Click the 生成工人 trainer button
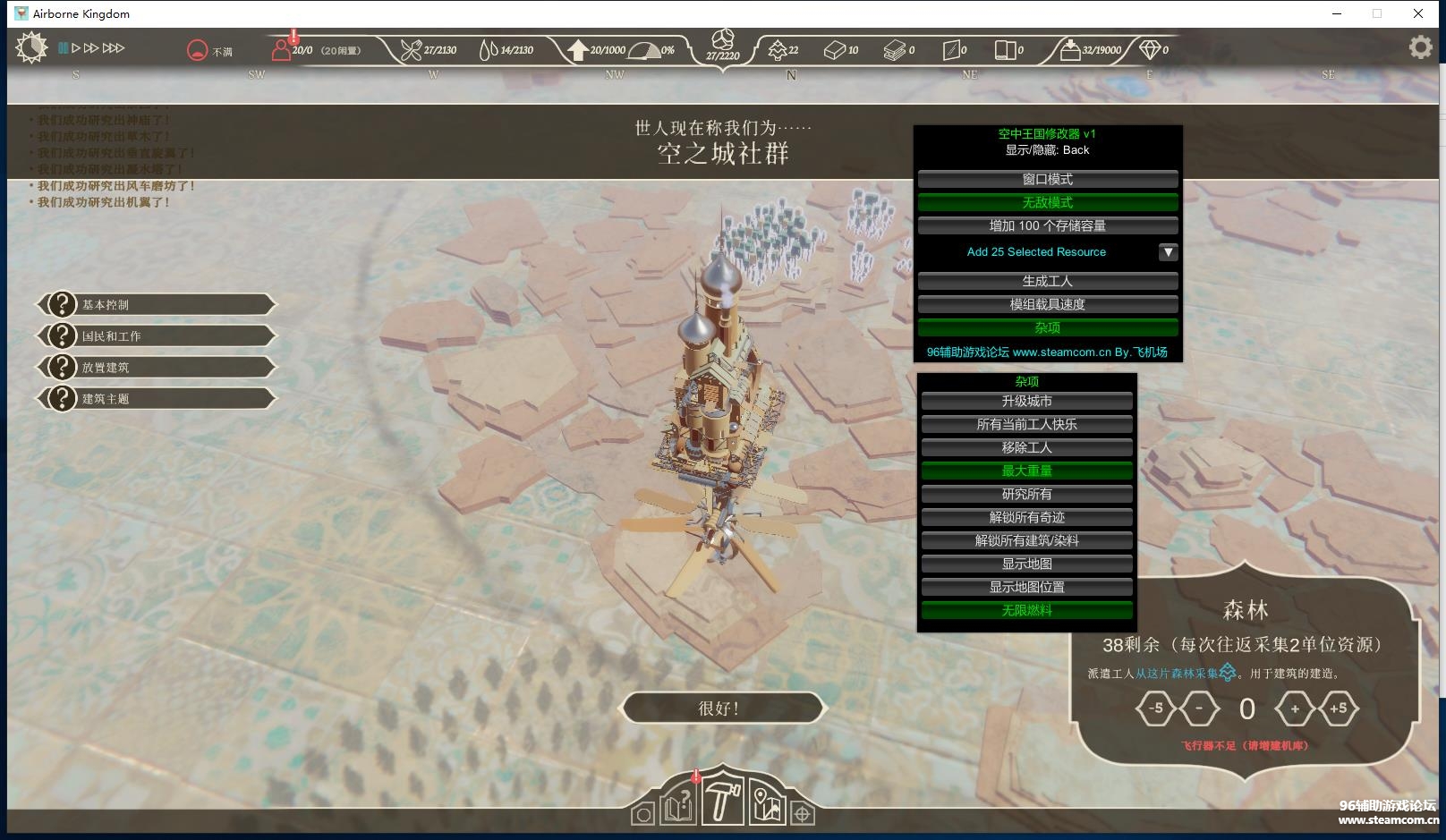This screenshot has width=1446, height=840. [x=1047, y=281]
